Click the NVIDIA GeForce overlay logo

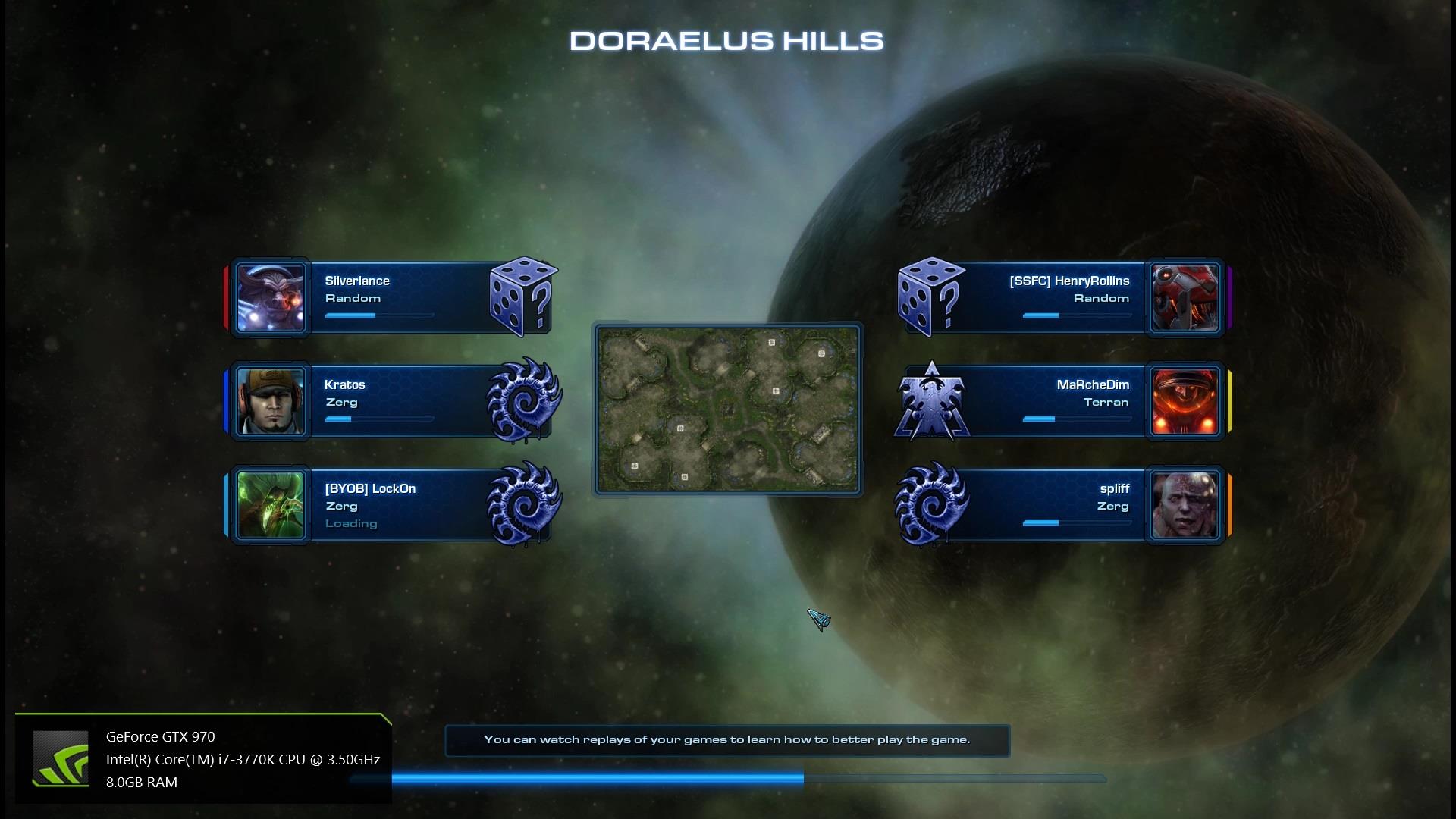[60, 758]
